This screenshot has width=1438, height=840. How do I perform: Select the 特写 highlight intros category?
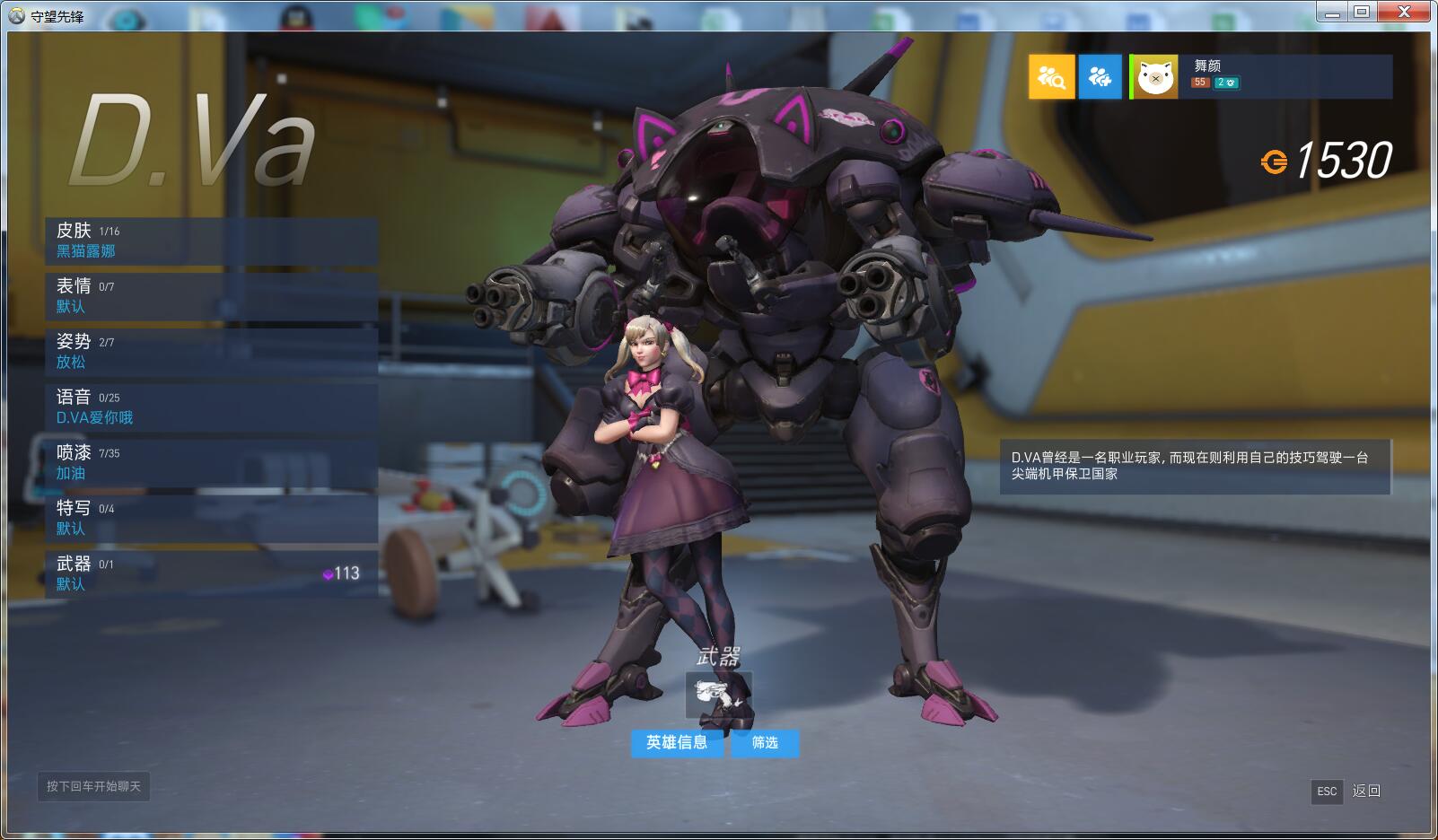[x=211, y=519]
